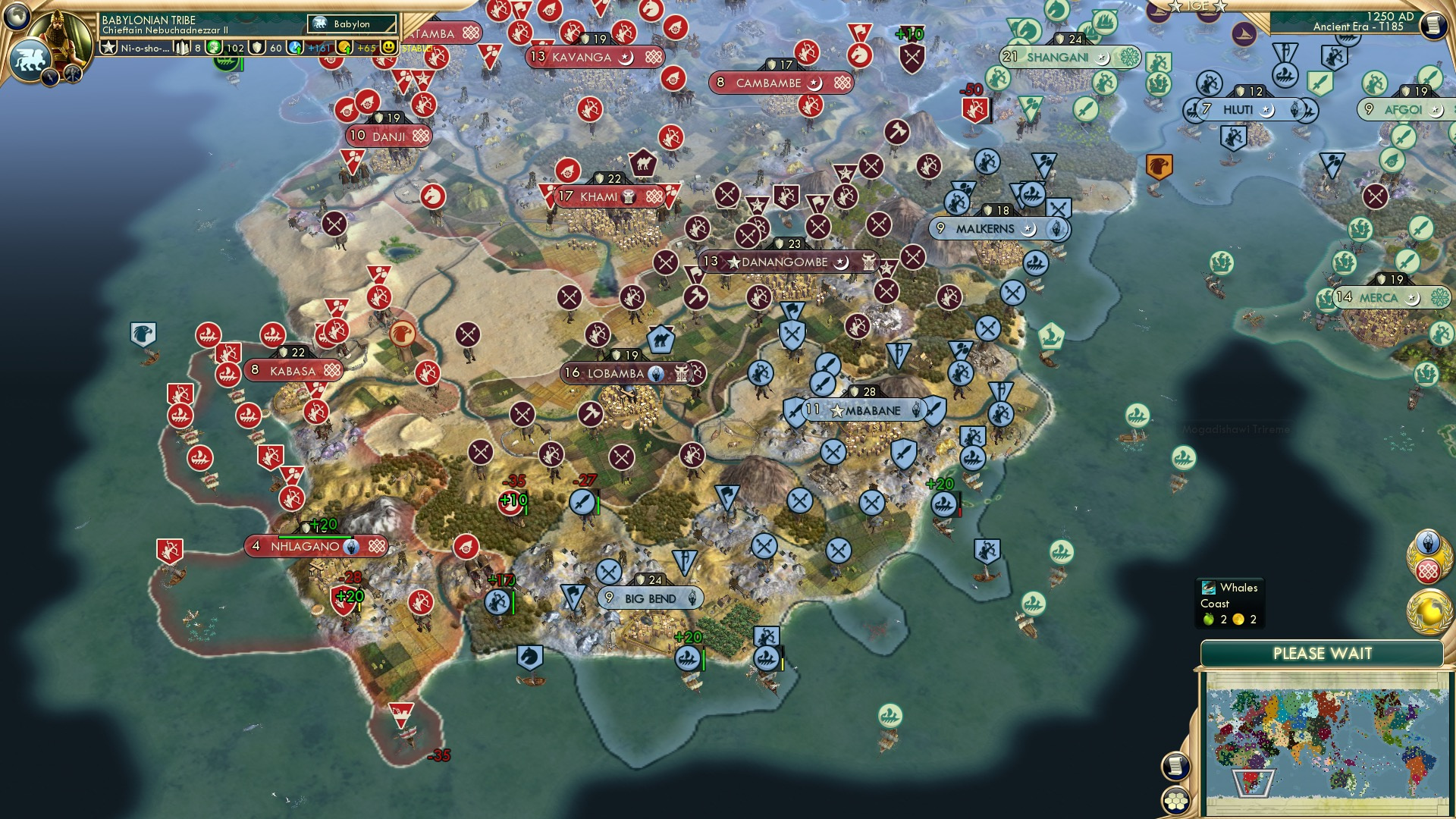Viewport: 1456px width, 819px height.
Task: Open the Babylon civilization dropdown
Action: (x=351, y=24)
